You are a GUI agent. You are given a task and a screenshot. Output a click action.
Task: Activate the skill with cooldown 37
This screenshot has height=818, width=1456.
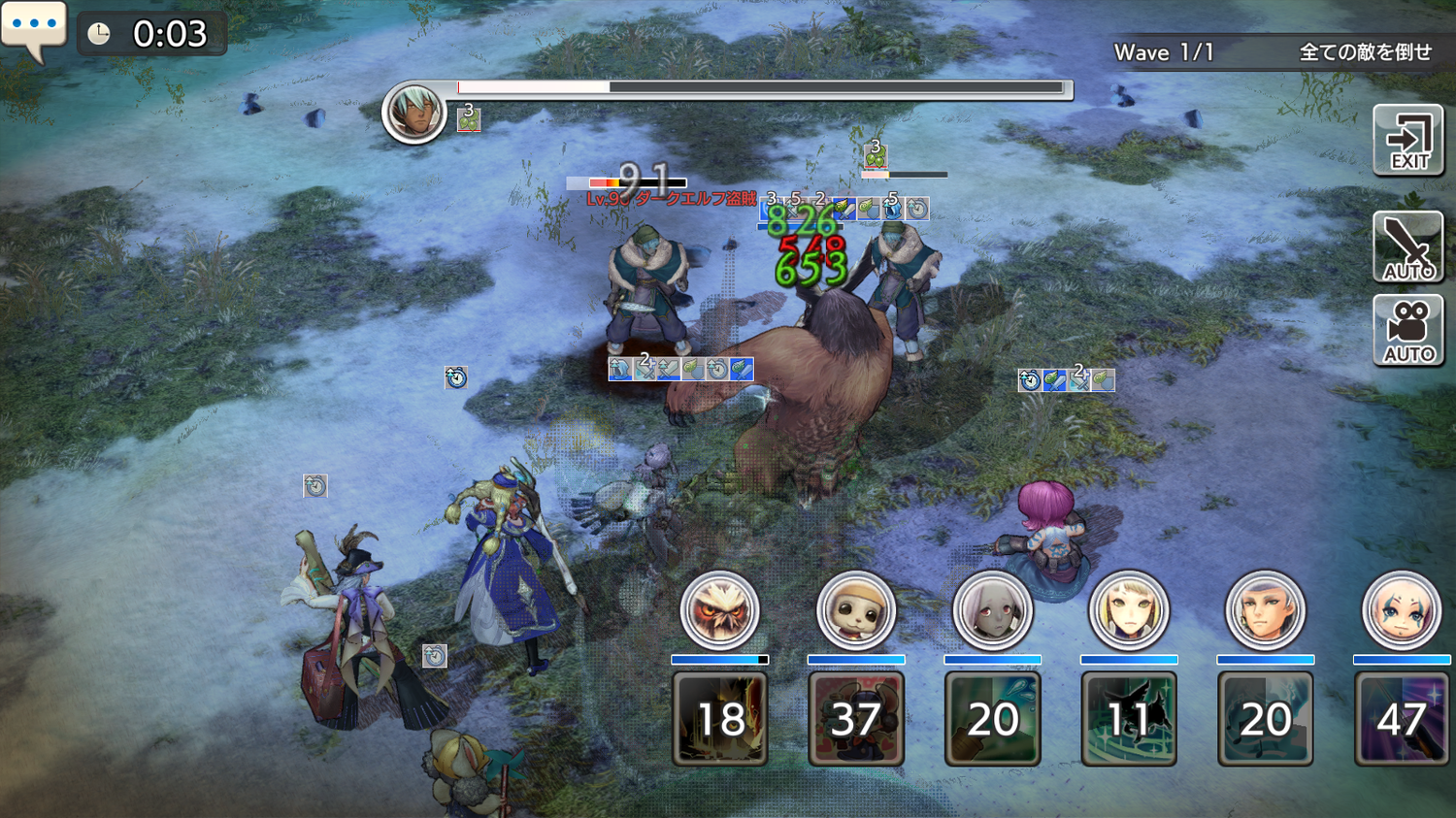855,719
